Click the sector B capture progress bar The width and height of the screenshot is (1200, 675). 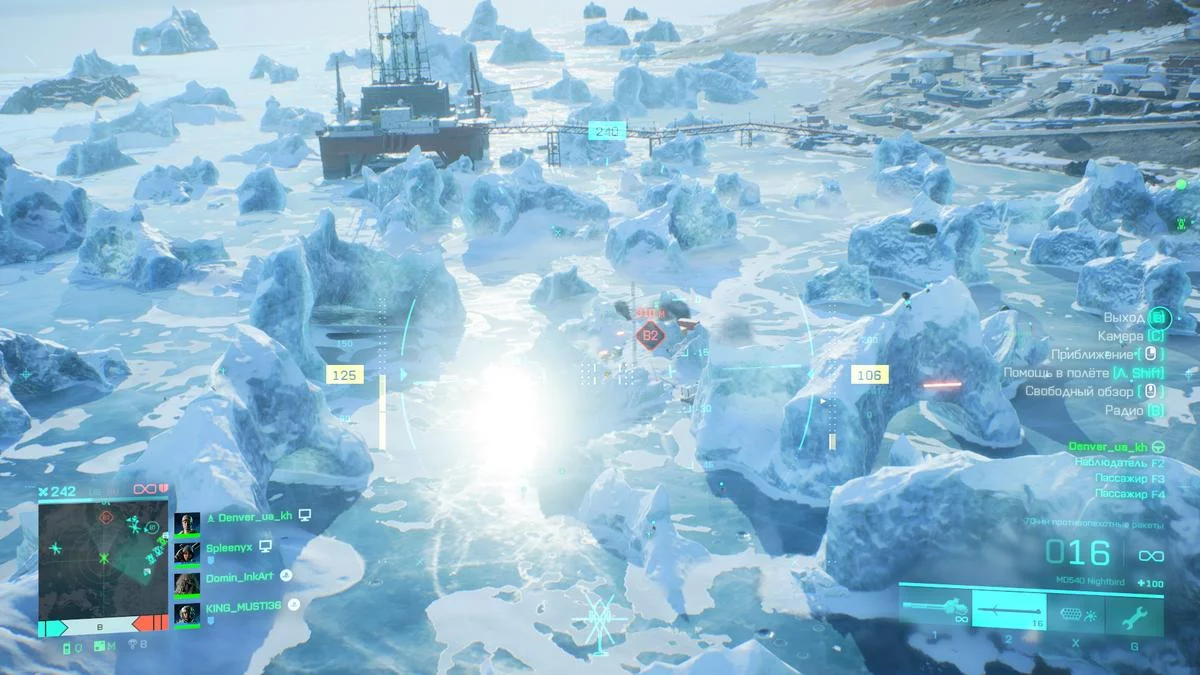pos(103,626)
